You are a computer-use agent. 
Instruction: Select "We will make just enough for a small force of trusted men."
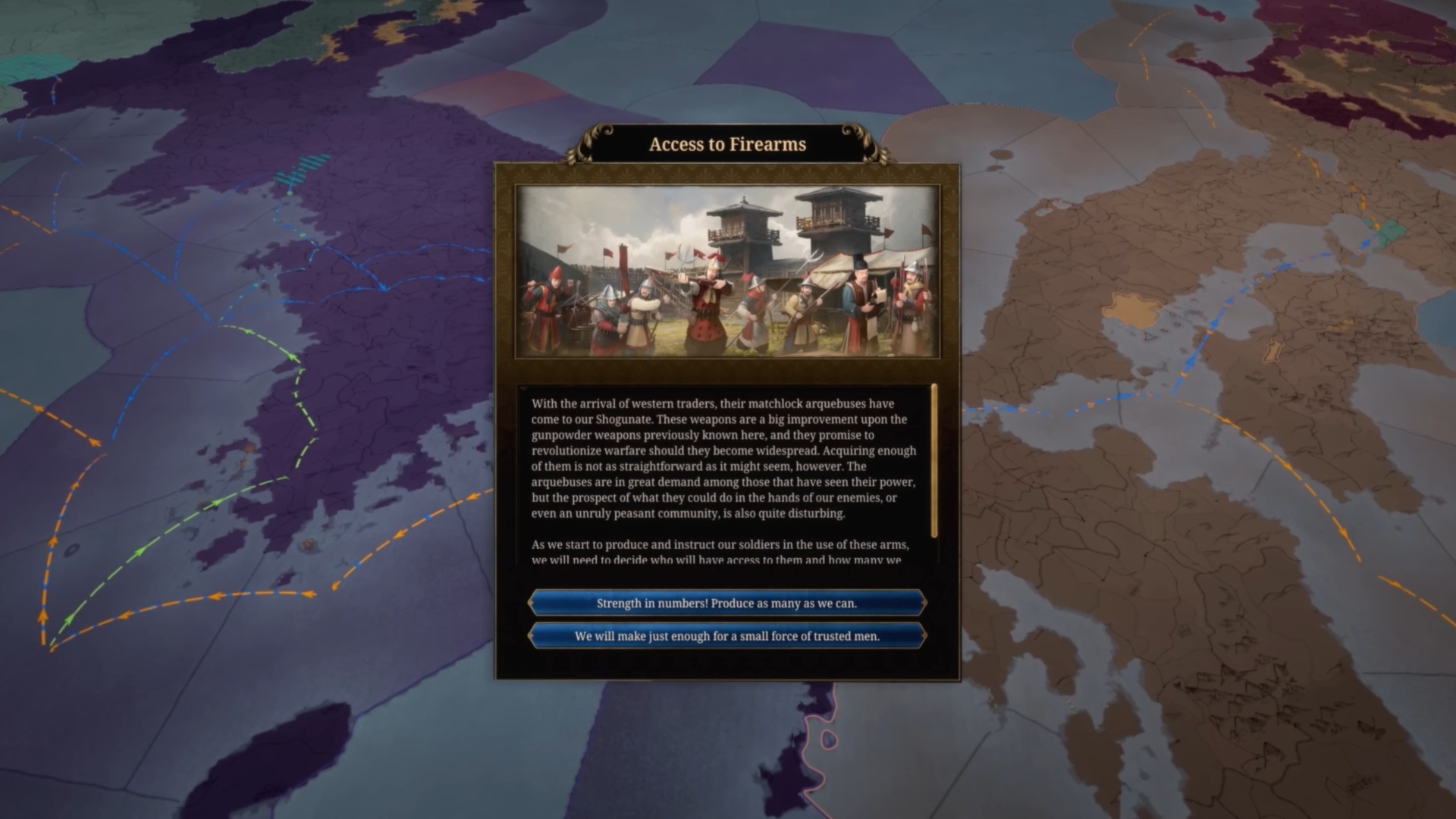click(726, 636)
